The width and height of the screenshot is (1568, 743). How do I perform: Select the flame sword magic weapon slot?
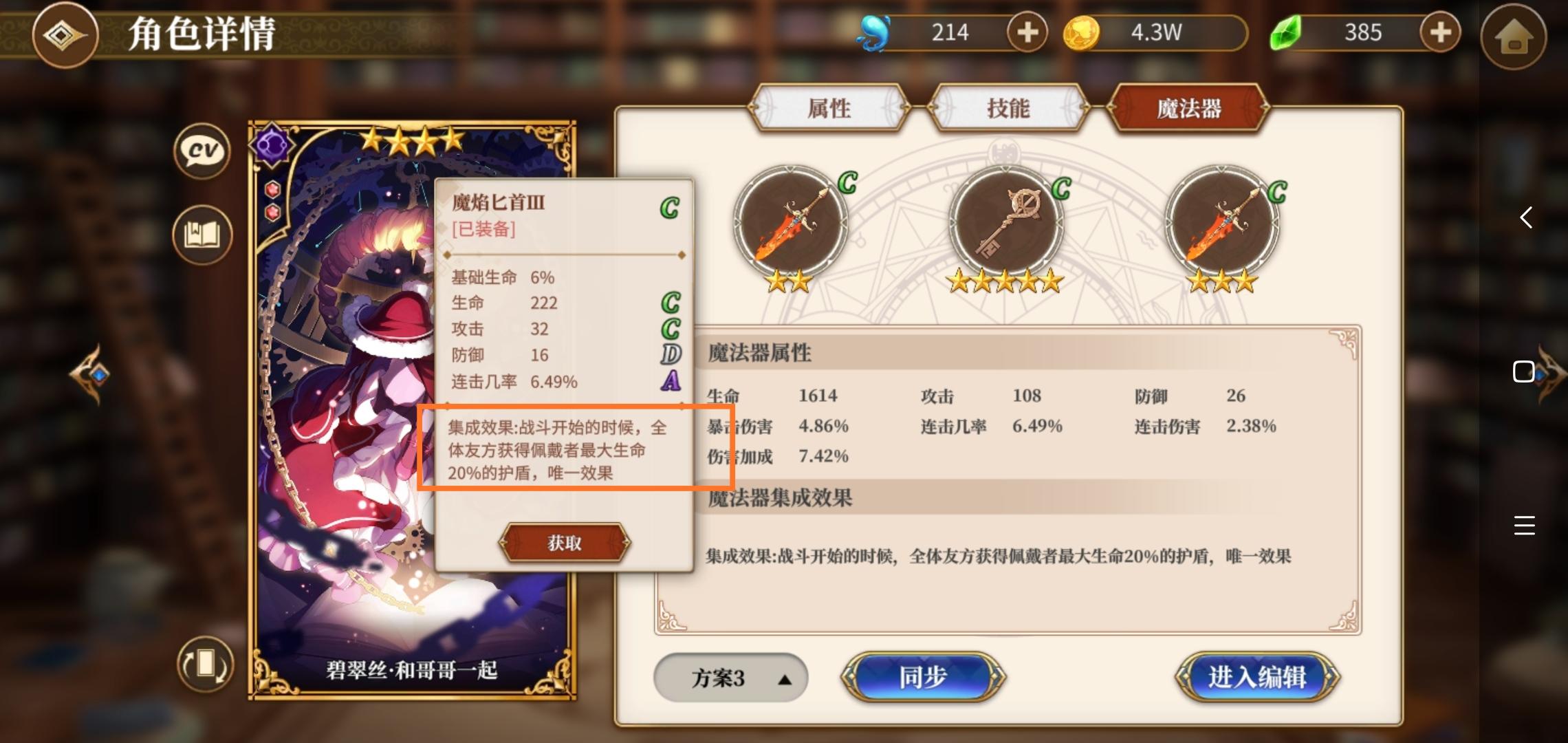tap(792, 222)
